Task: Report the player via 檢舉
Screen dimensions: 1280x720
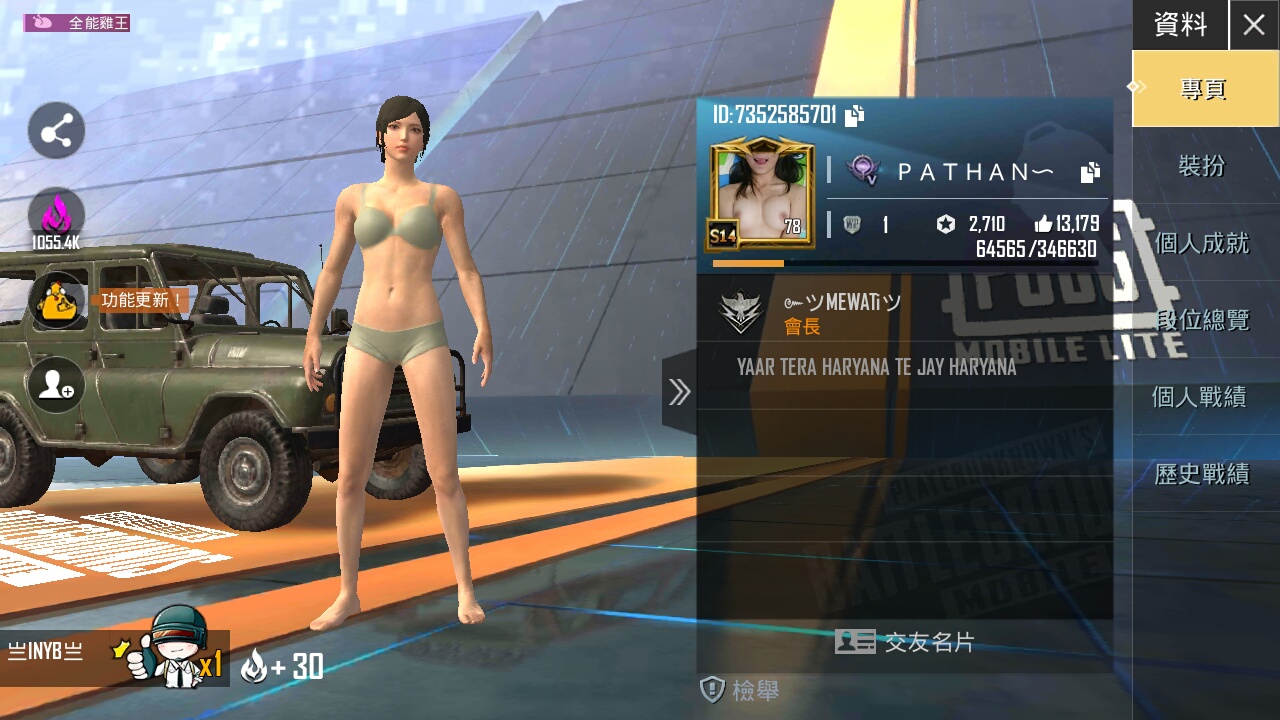Action: point(740,689)
